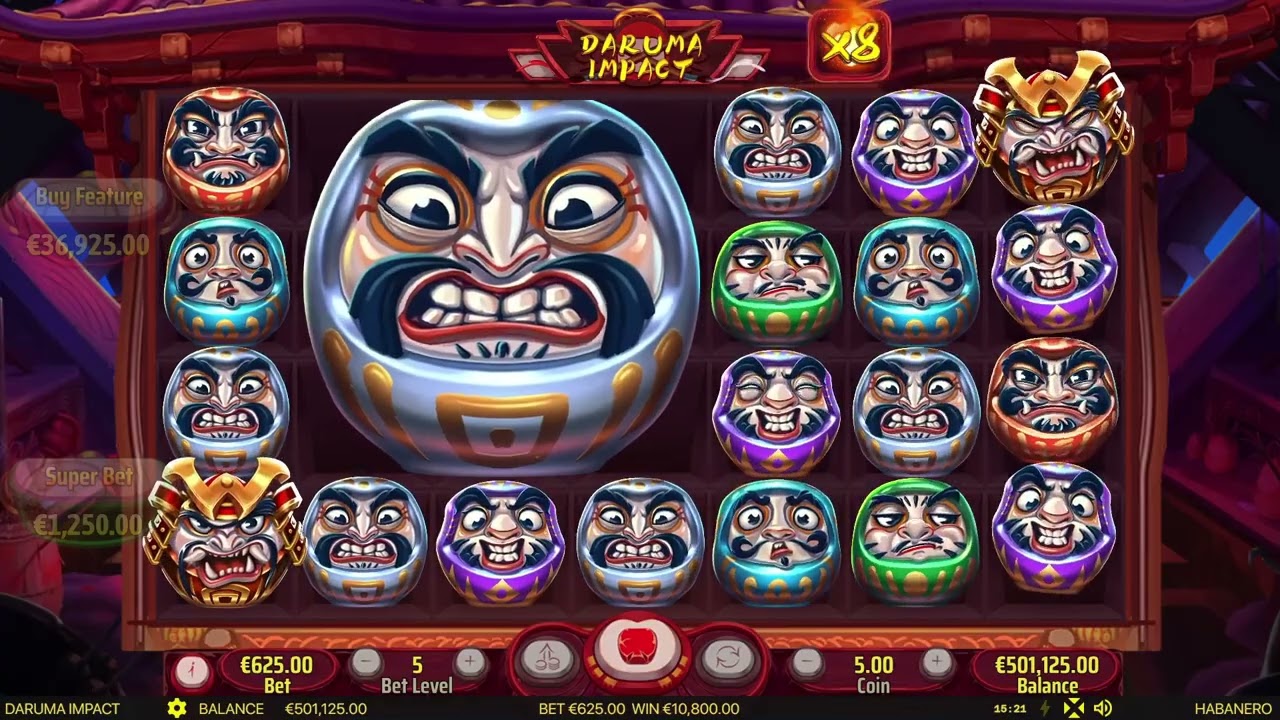The image size is (1280, 720).
Task: Toggle the autoplay arrows button
Action: point(726,659)
